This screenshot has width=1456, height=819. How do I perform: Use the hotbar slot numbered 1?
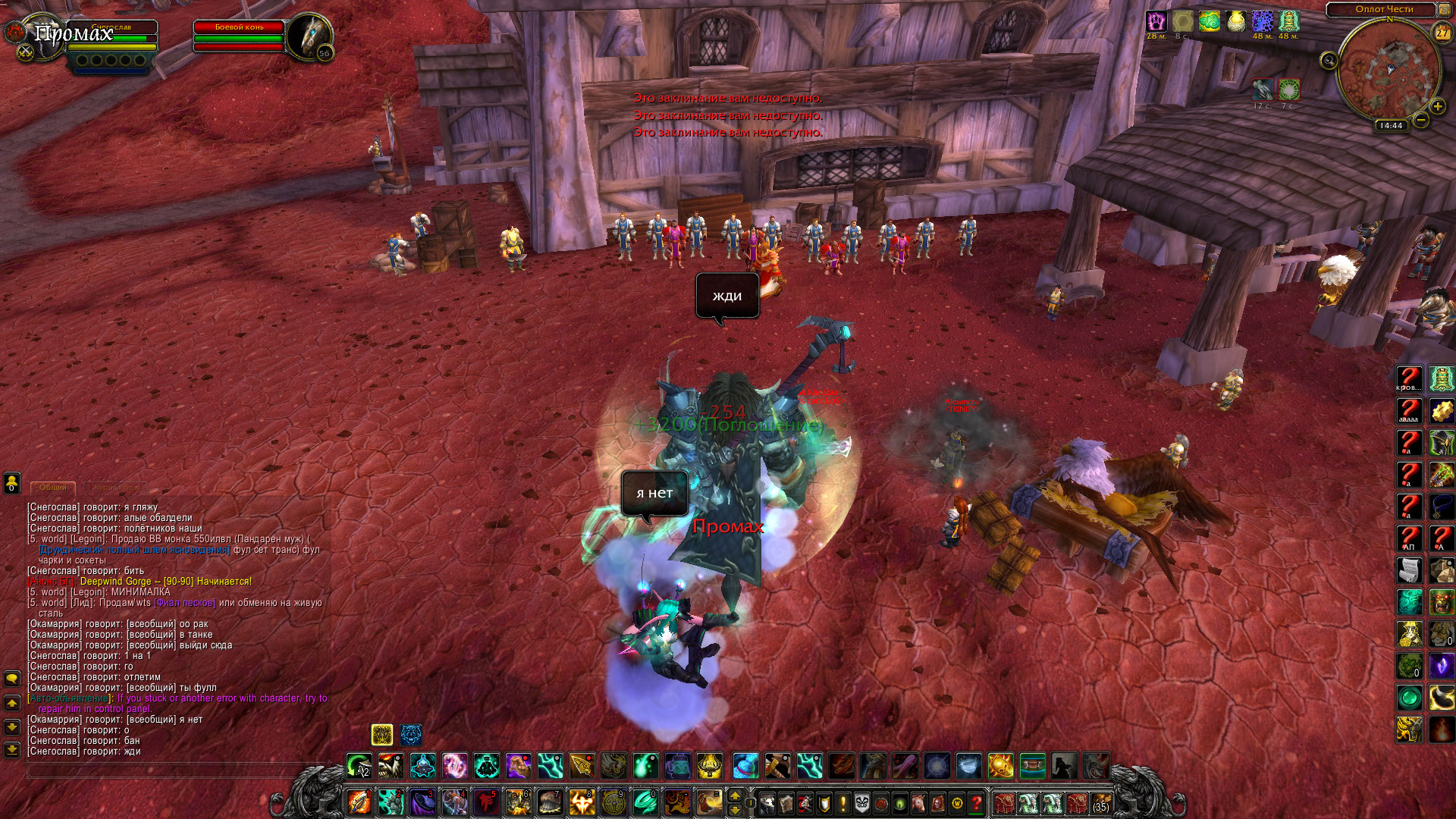tap(359, 802)
